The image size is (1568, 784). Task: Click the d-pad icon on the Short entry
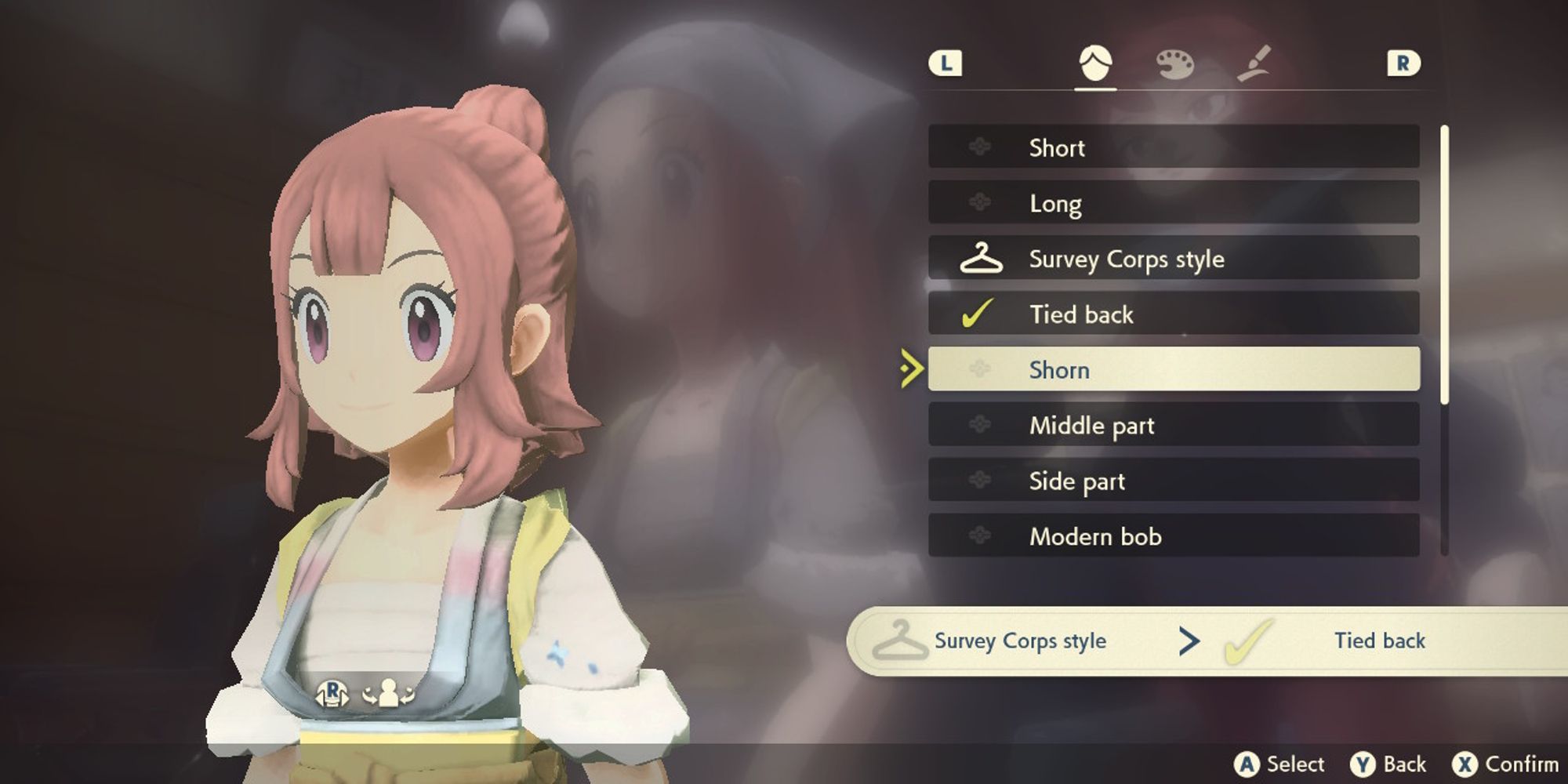point(978,147)
